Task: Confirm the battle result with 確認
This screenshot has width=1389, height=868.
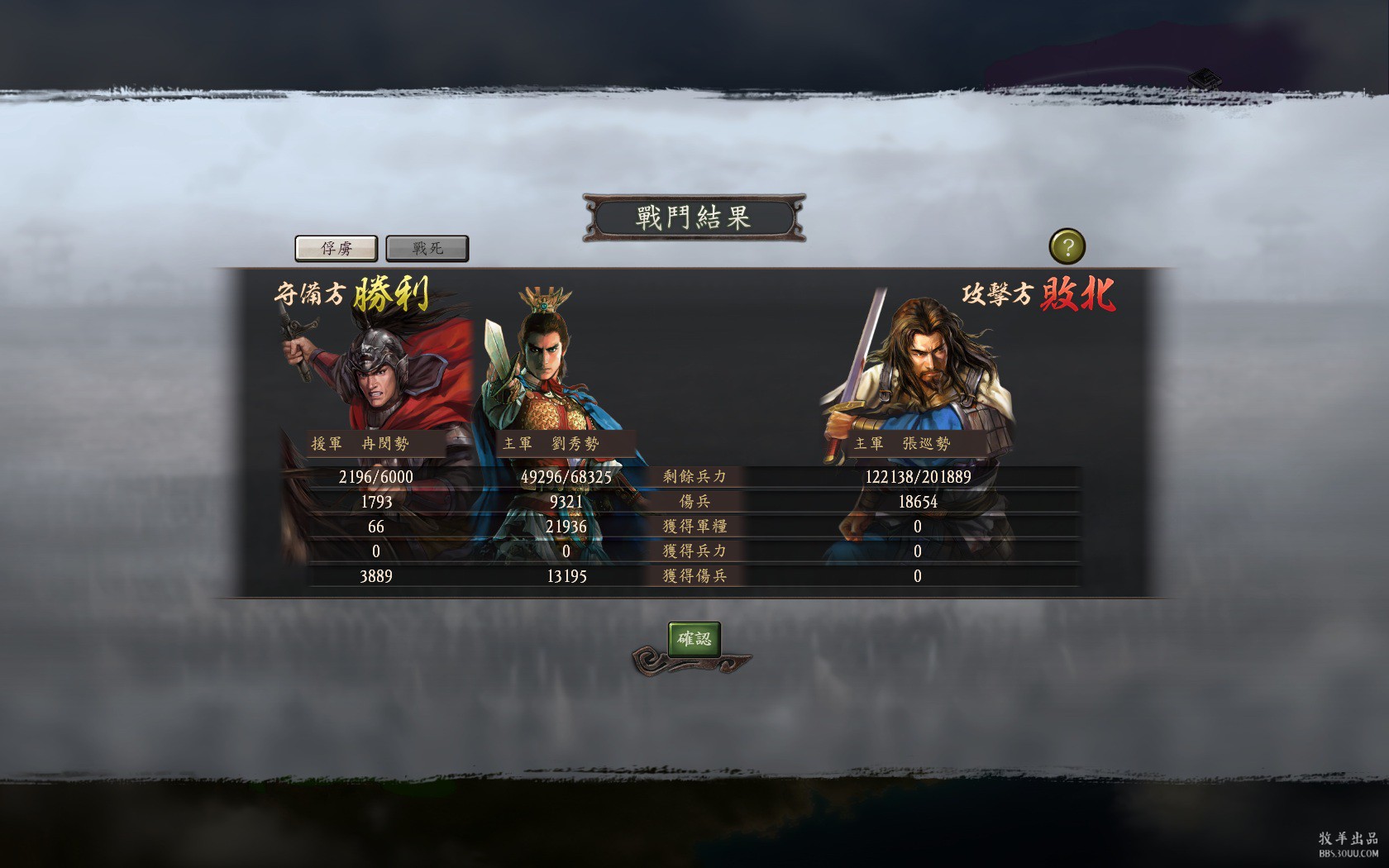Action: 694,639
